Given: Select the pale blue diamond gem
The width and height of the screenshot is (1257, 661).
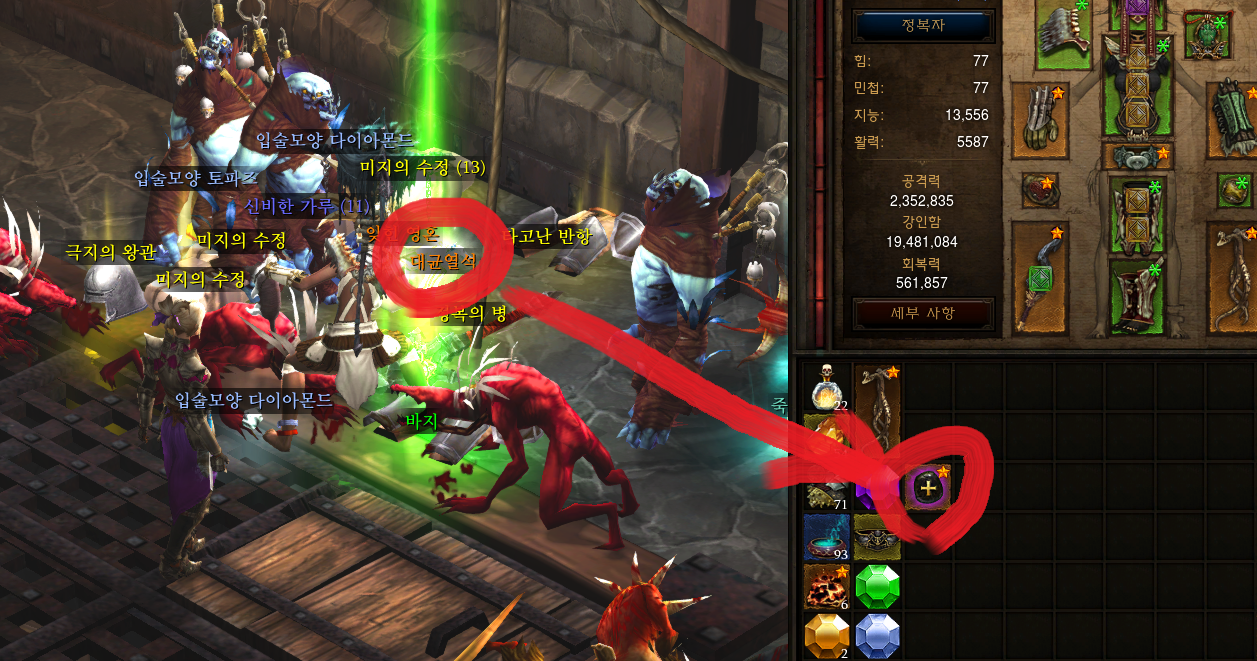Looking at the screenshot, I should (x=877, y=636).
